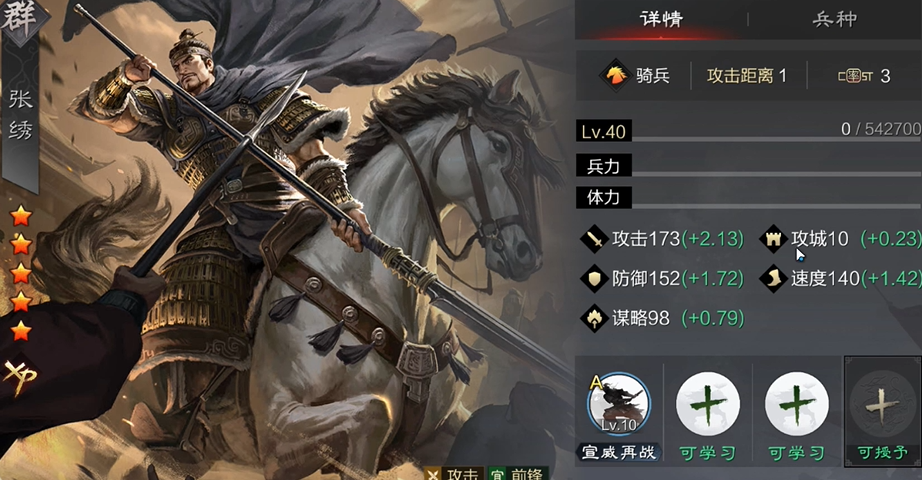This screenshot has height=480, width=922.
Task: Open the 可授予 grantable skill slot
Action: coord(881,405)
